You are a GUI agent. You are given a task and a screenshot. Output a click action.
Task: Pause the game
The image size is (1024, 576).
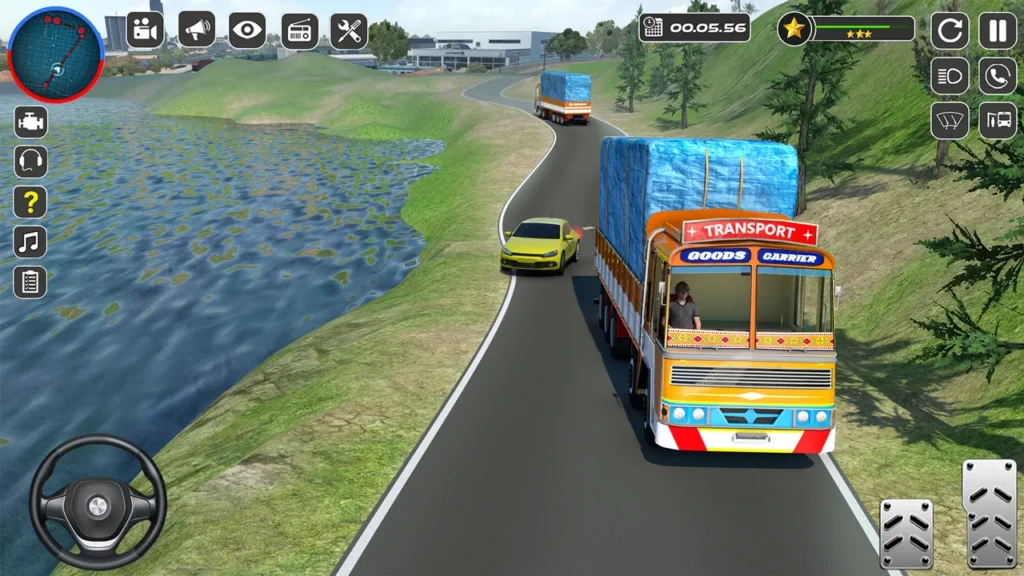(x=997, y=30)
